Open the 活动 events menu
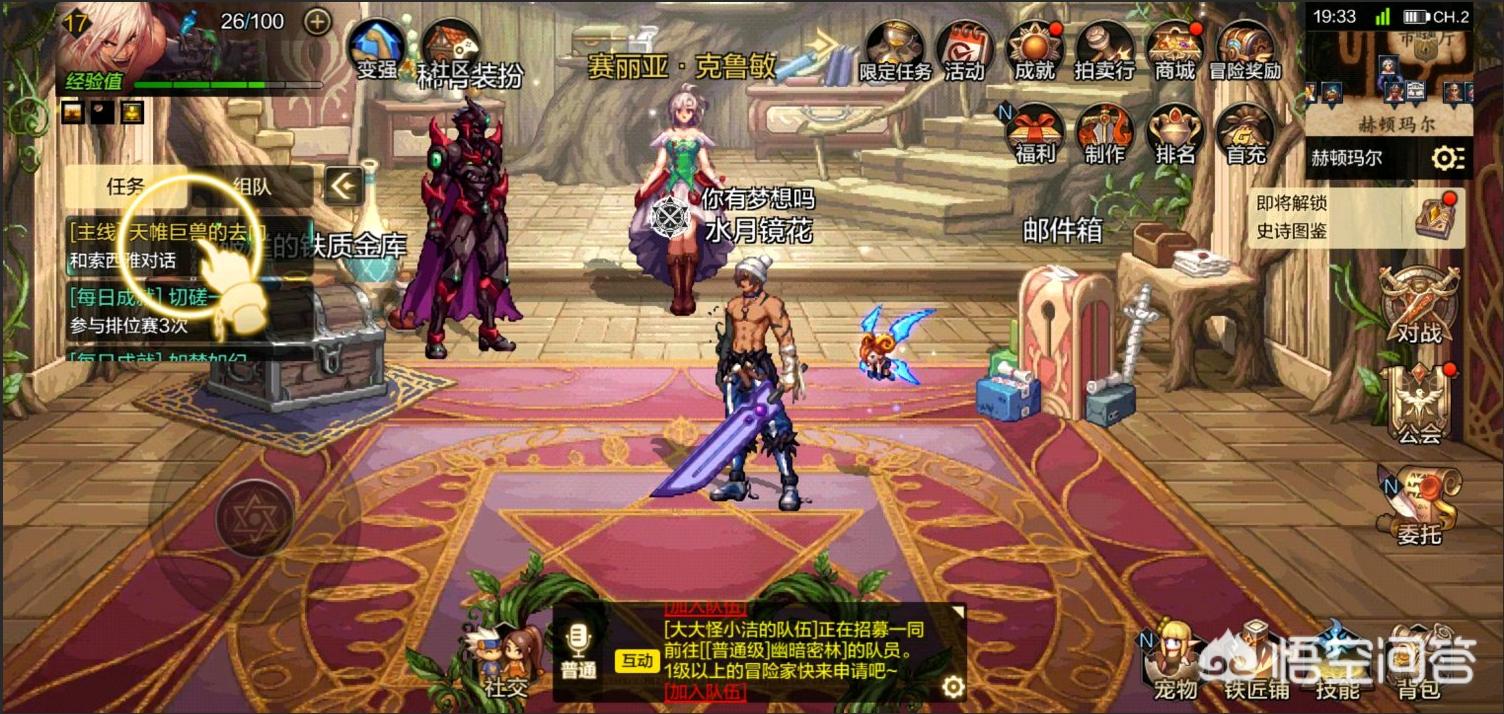Screen dimensions: 1504x714 [964, 50]
